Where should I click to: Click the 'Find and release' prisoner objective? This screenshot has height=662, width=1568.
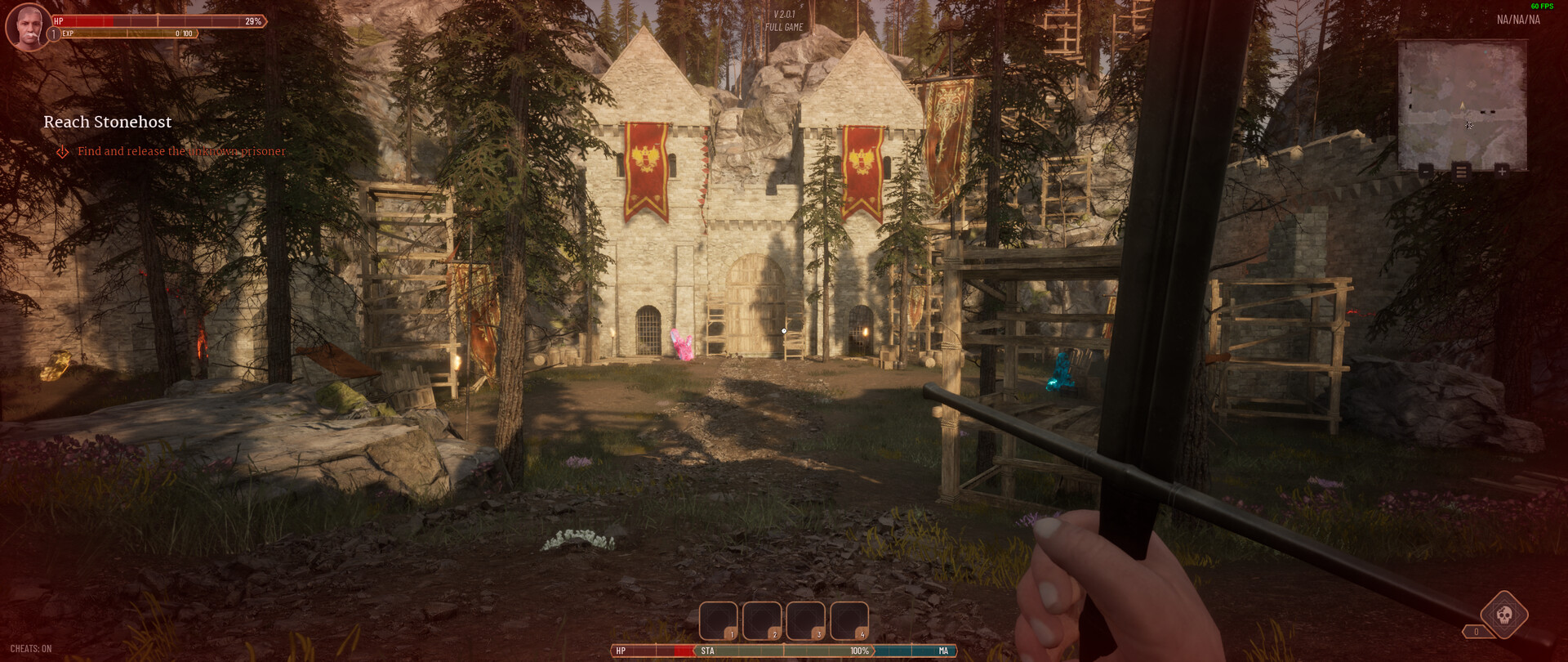181,151
